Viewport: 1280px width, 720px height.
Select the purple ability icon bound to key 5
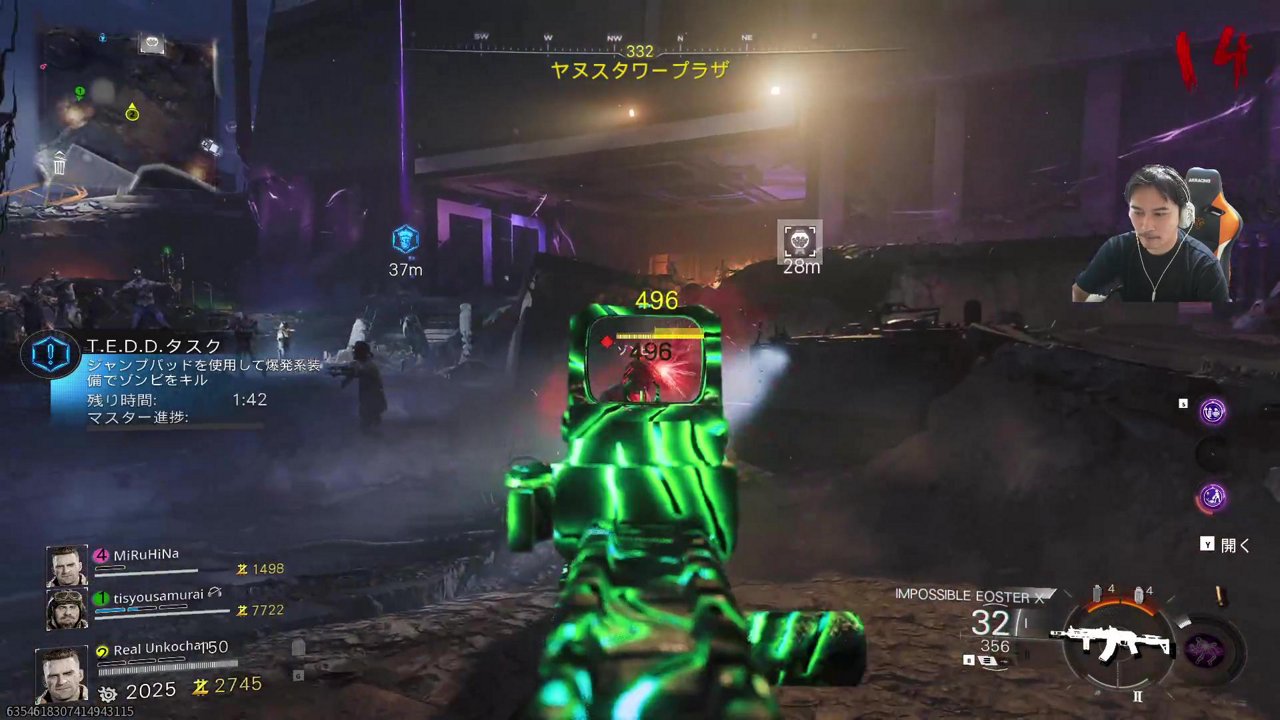(x=1212, y=411)
